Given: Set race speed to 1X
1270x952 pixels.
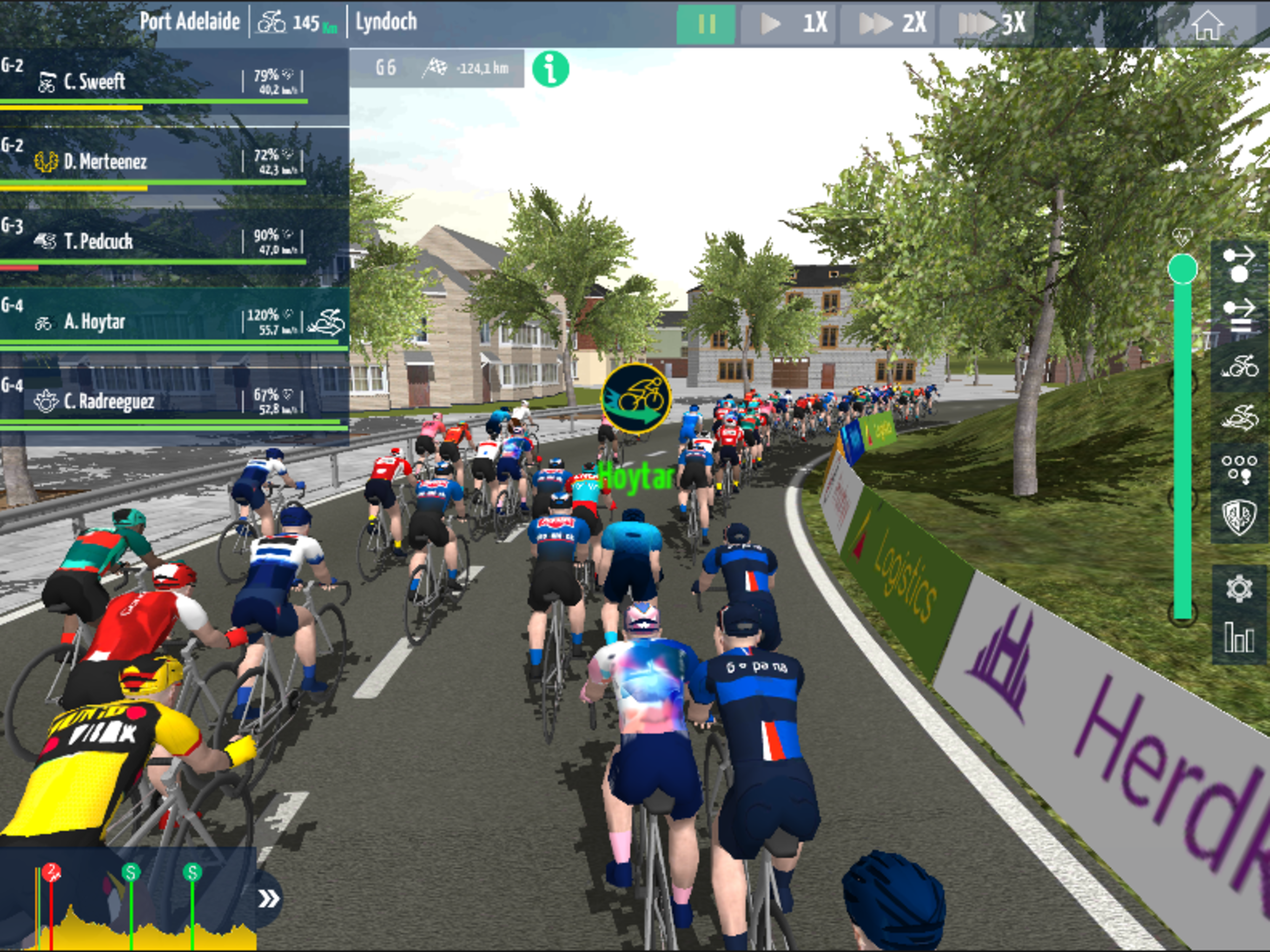Looking at the screenshot, I should click(790, 24).
